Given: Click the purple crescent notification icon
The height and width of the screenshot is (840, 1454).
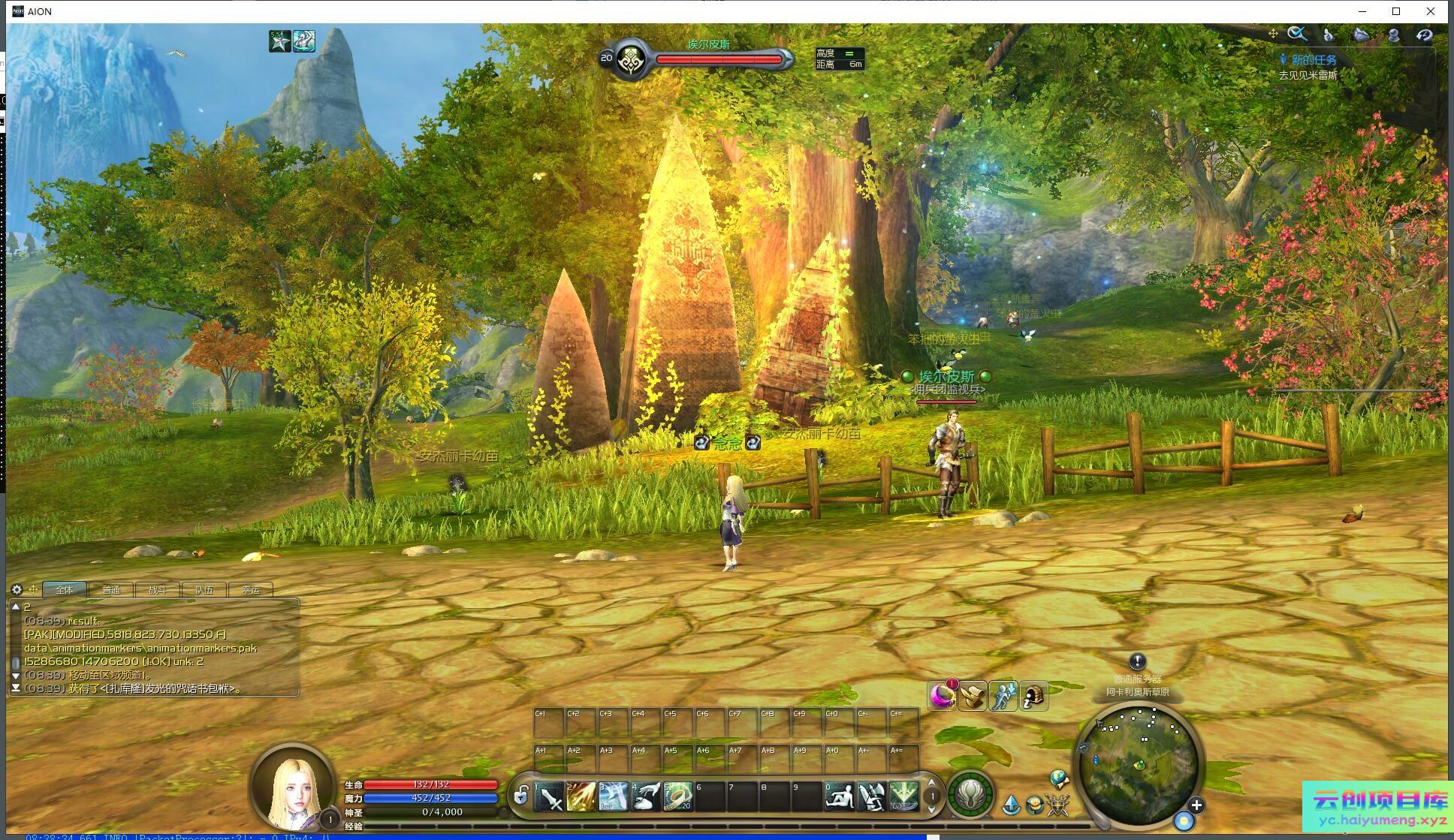Looking at the screenshot, I should (x=941, y=697).
